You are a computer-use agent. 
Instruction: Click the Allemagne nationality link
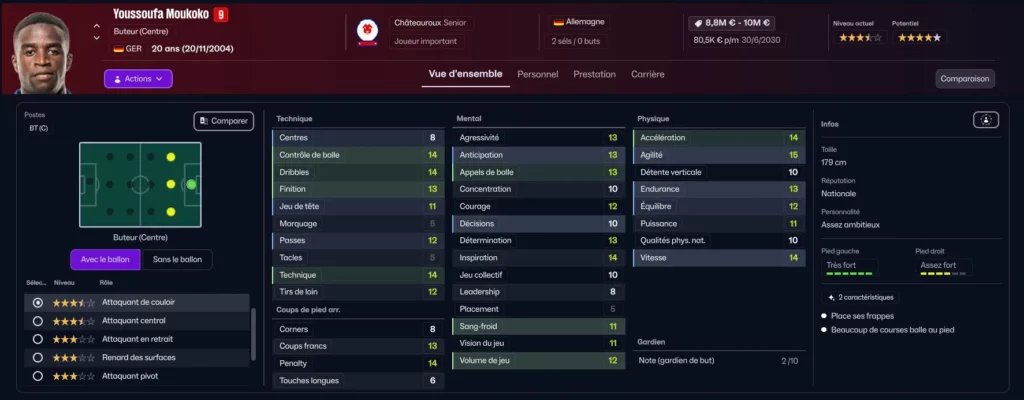584,21
